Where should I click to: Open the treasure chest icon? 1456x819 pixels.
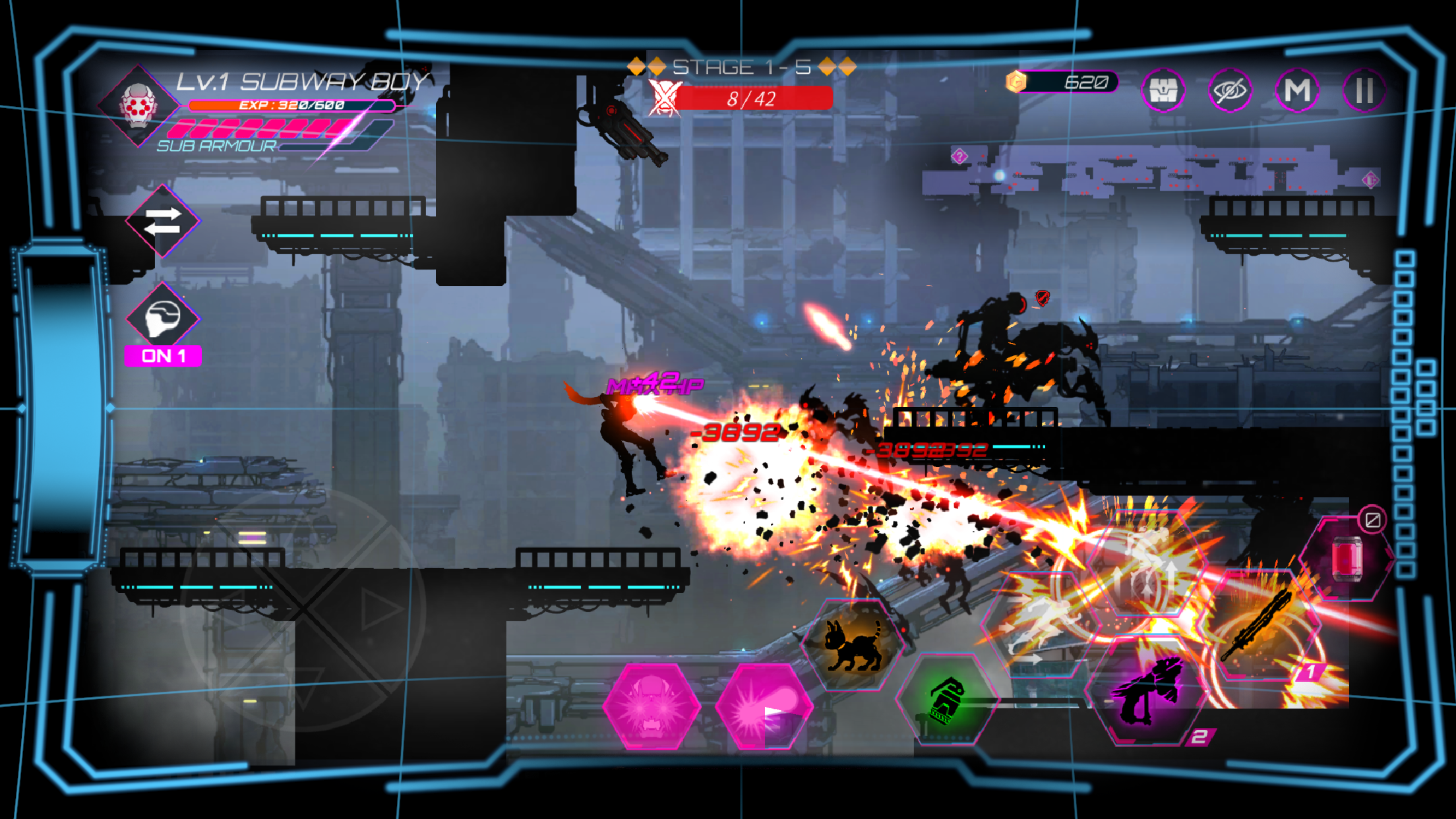coord(1163,90)
